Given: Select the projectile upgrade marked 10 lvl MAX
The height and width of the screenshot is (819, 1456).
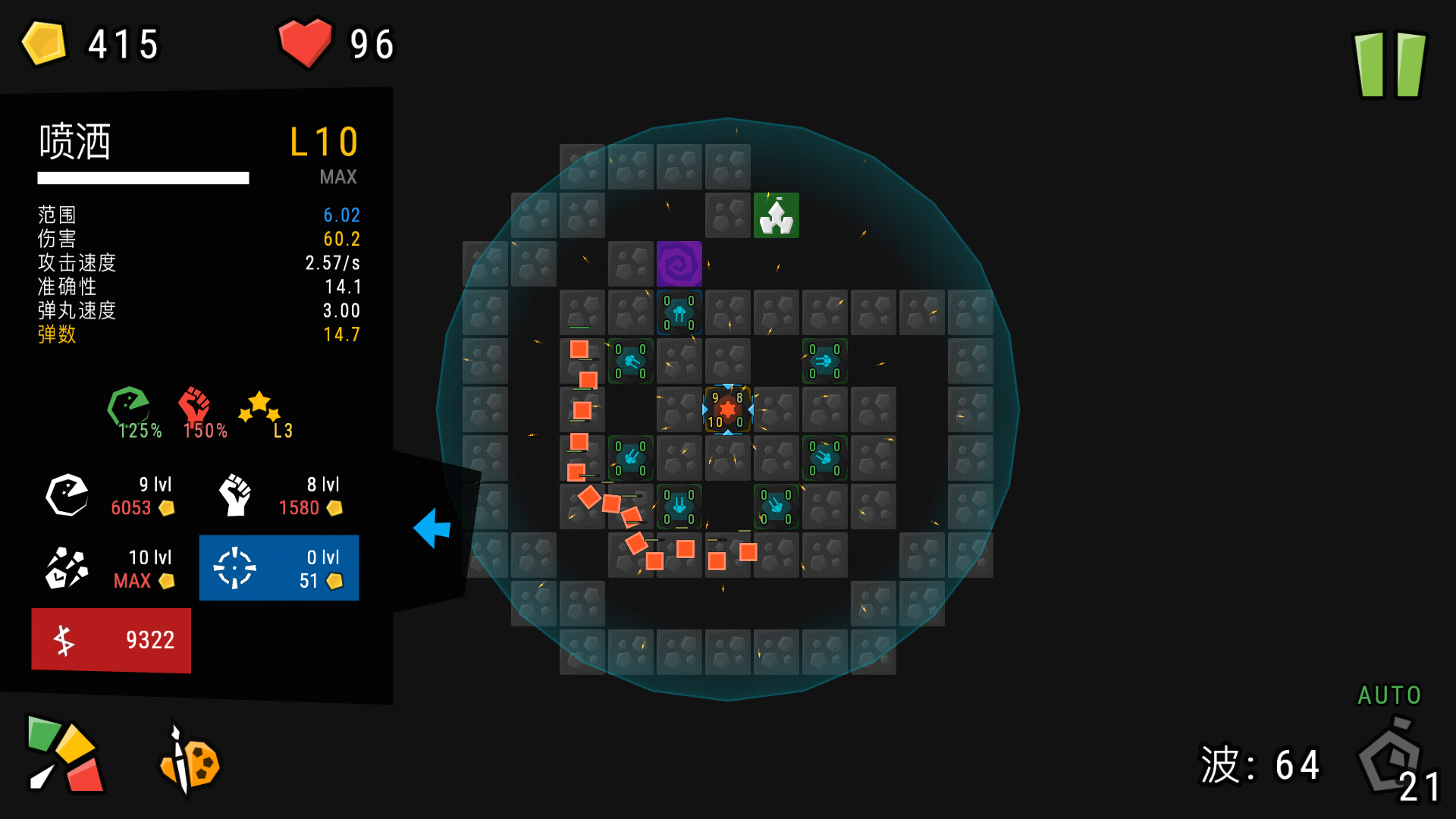Looking at the screenshot, I should point(111,567).
